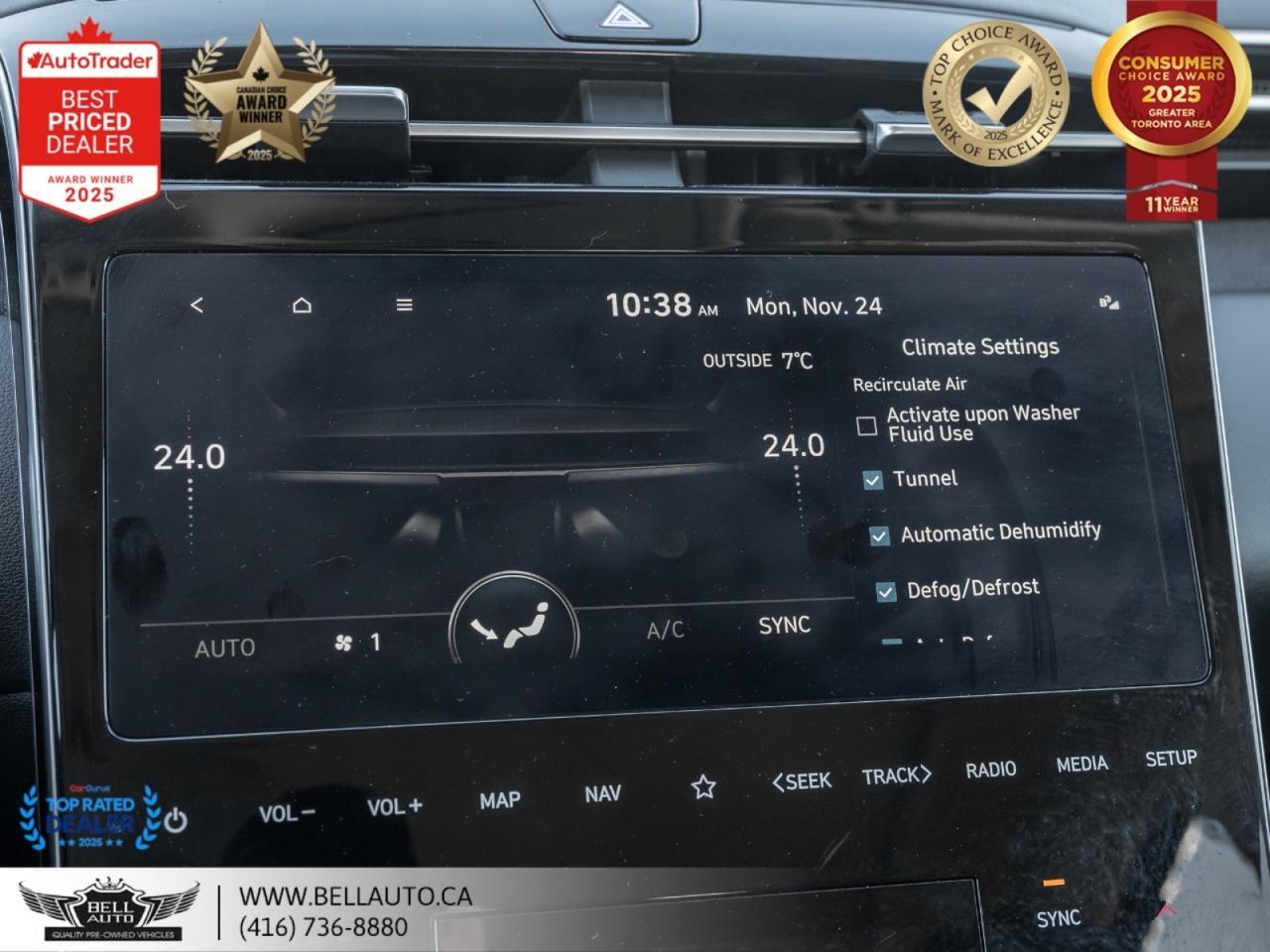Go back a station with SEEK
The image size is (1270, 952).
806,780
